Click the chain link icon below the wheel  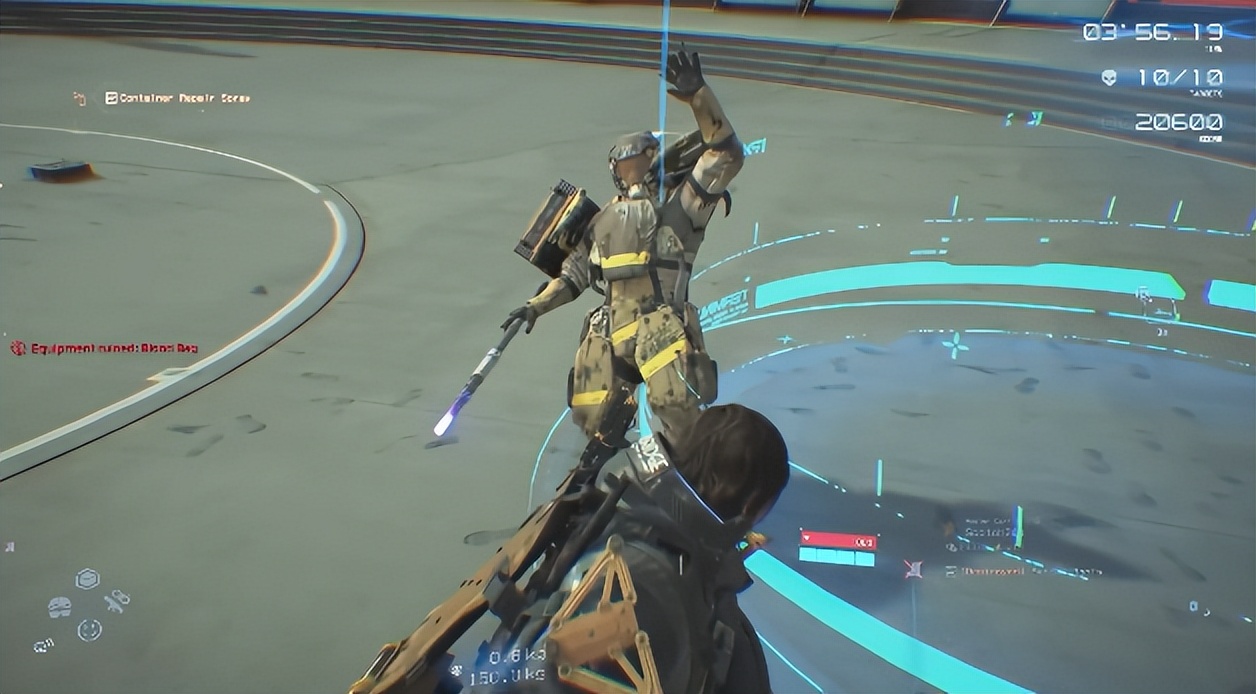pos(43,646)
